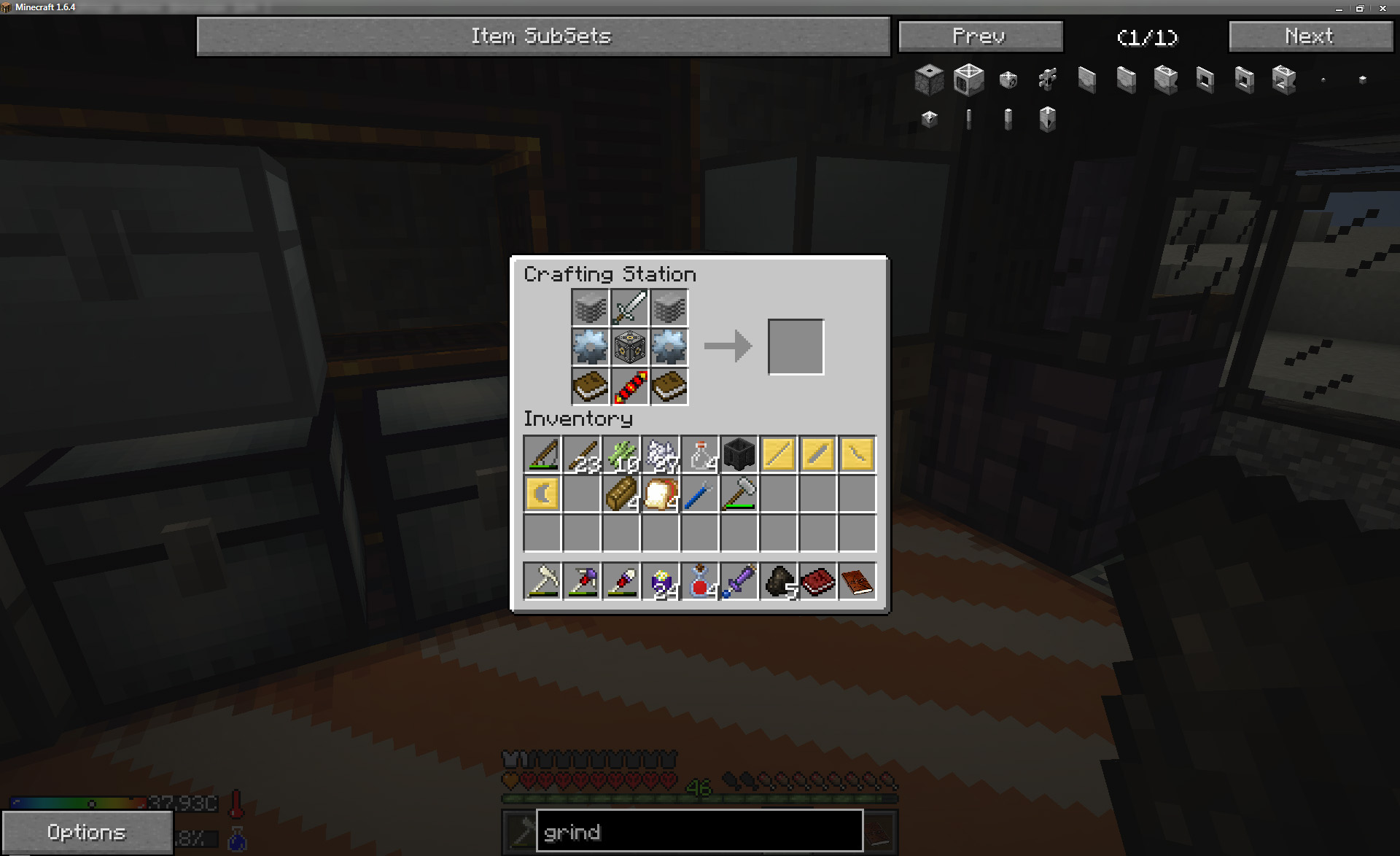
Task: Select the red book in the hotbar
Action: 818,582
